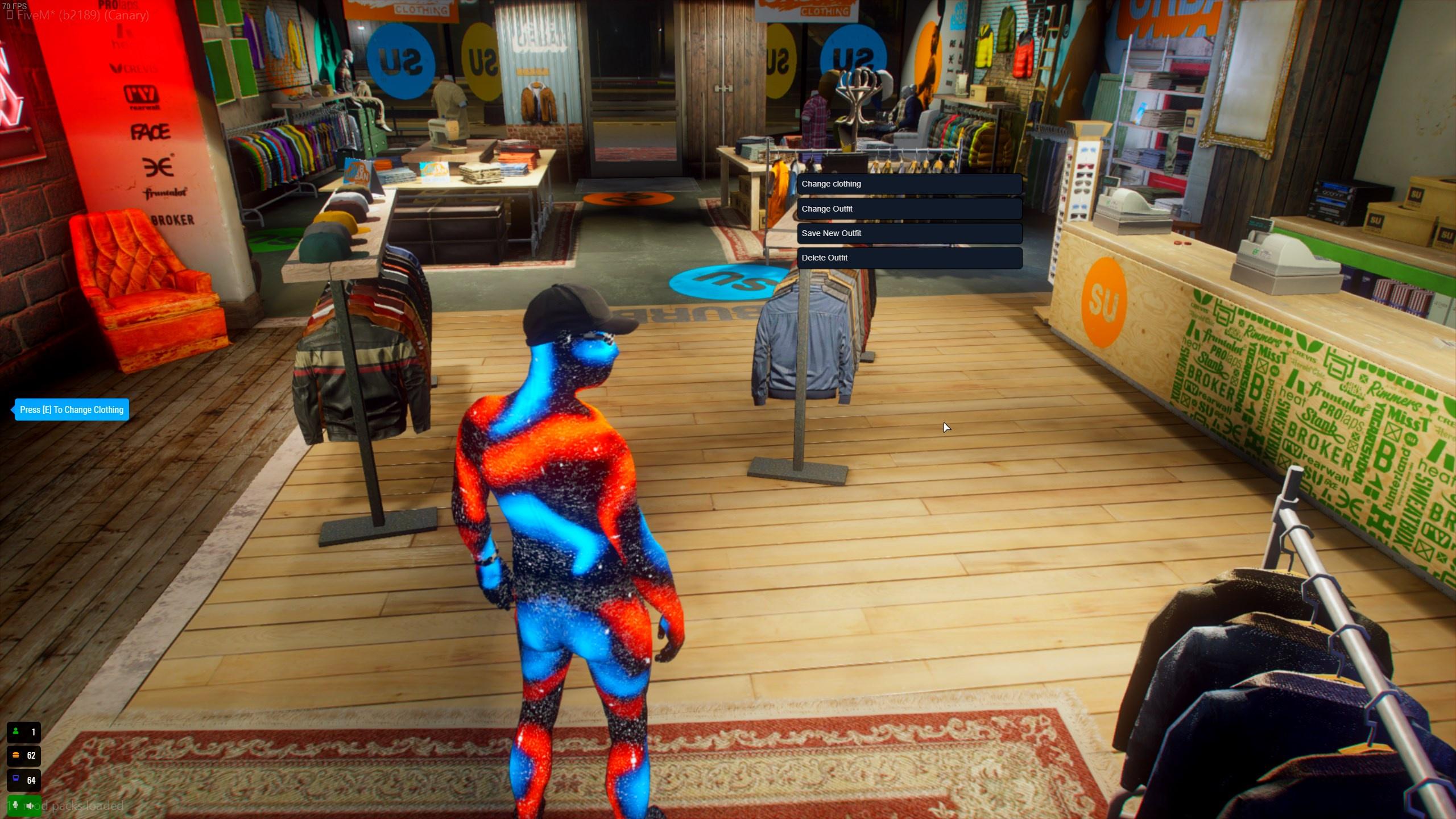
Task: Choose Change Outfit from the menu
Action: 909,209
